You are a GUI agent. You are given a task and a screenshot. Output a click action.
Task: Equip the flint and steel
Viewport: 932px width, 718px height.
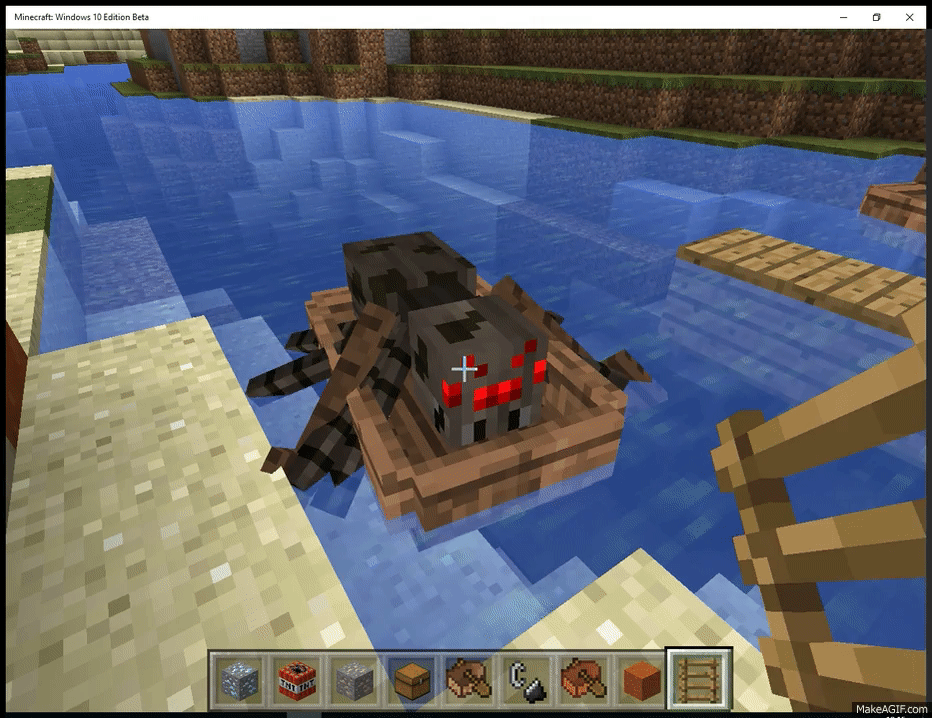click(527, 680)
